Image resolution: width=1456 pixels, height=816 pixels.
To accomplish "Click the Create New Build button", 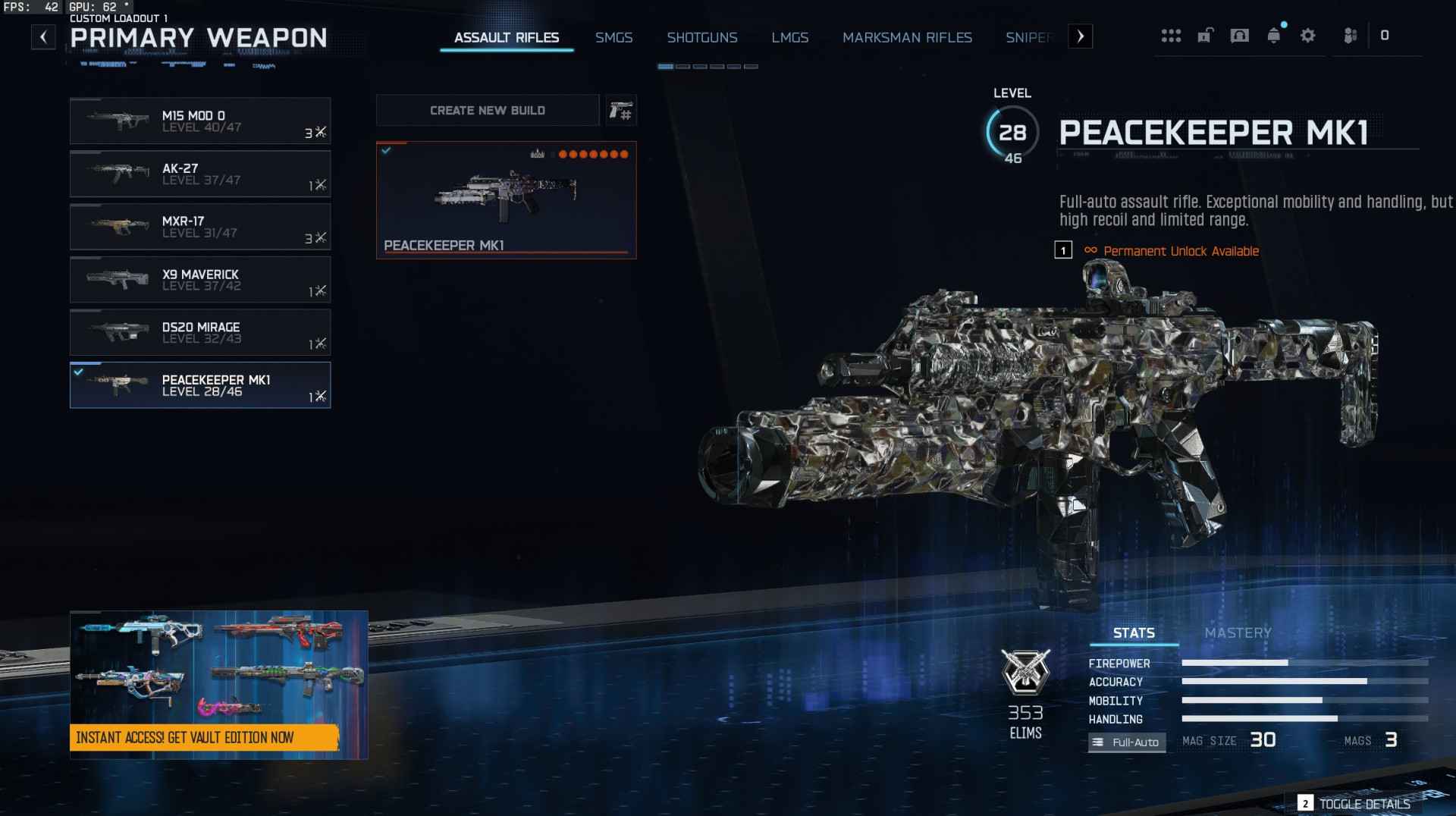I will (x=488, y=110).
